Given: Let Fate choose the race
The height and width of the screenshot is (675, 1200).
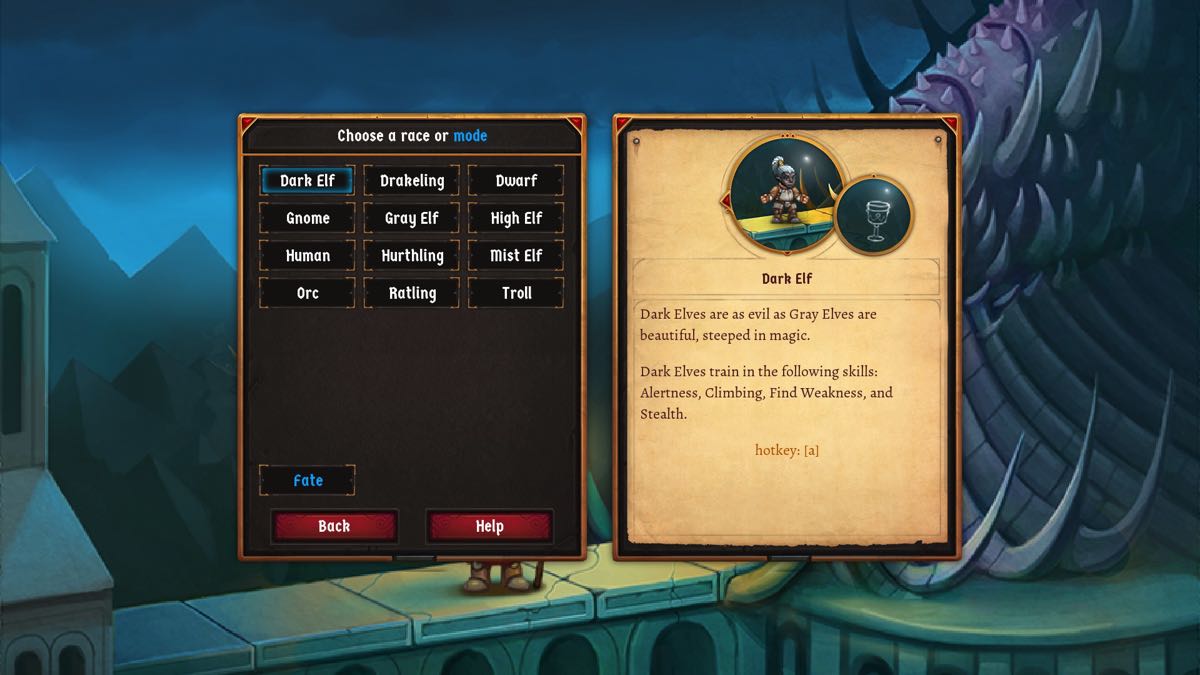Looking at the screenshot, I should (307, 481).
